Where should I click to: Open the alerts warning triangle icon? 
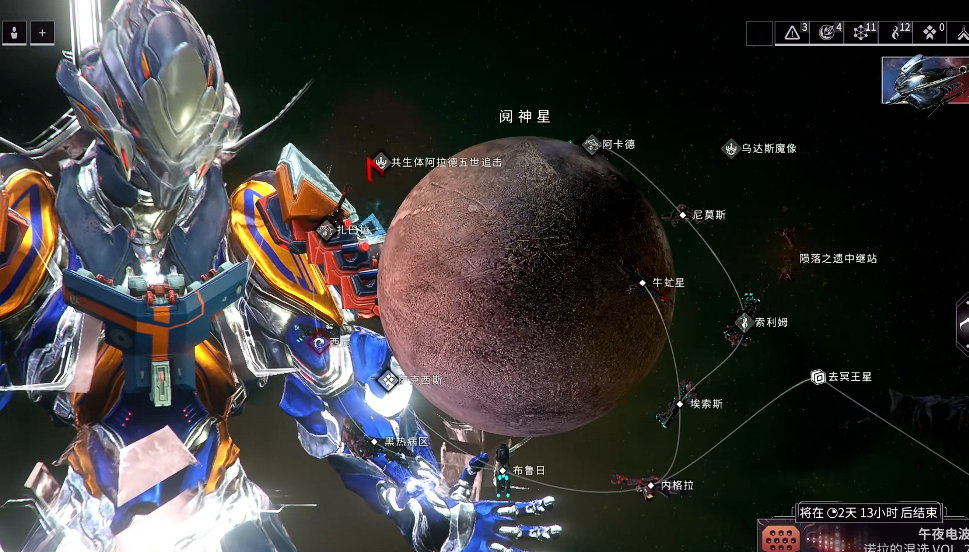coord(794,33)
